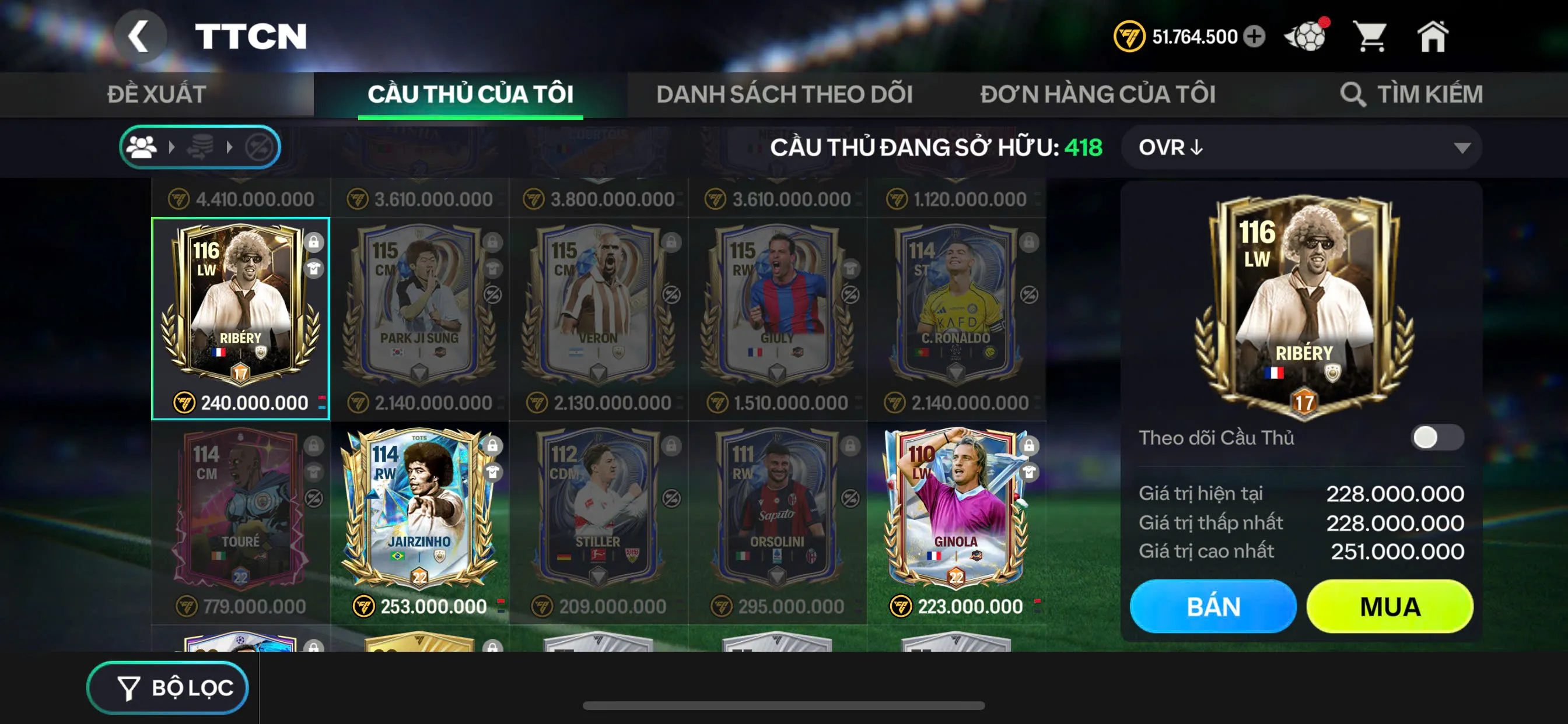
Task: Add coins with the plus icon
Action: pyautogui.click(x=1254, y=37)
